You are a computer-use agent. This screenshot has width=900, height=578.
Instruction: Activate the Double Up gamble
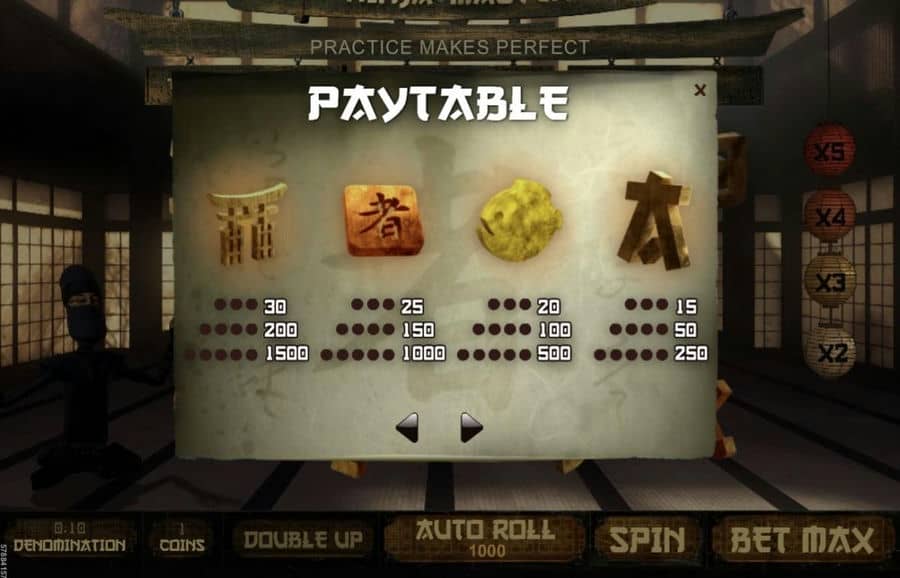[x=303, y=540]
